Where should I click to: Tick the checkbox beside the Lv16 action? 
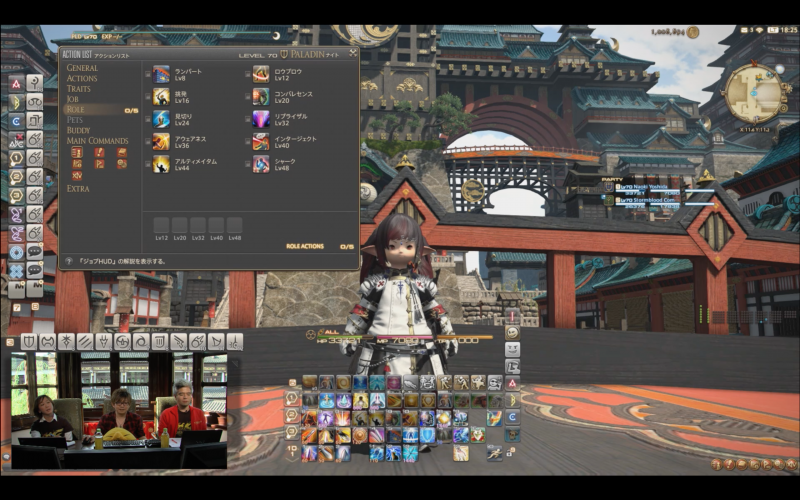(x=148, y=96)
